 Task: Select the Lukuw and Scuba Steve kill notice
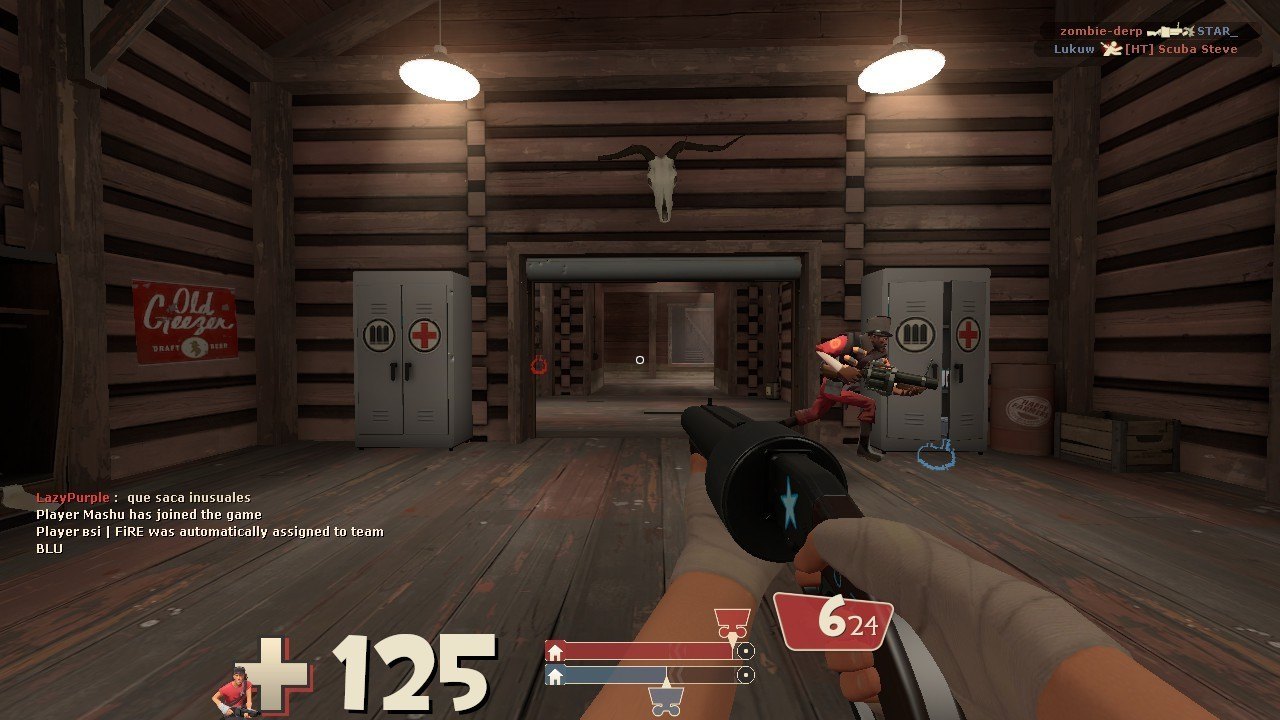point(1145,49)
